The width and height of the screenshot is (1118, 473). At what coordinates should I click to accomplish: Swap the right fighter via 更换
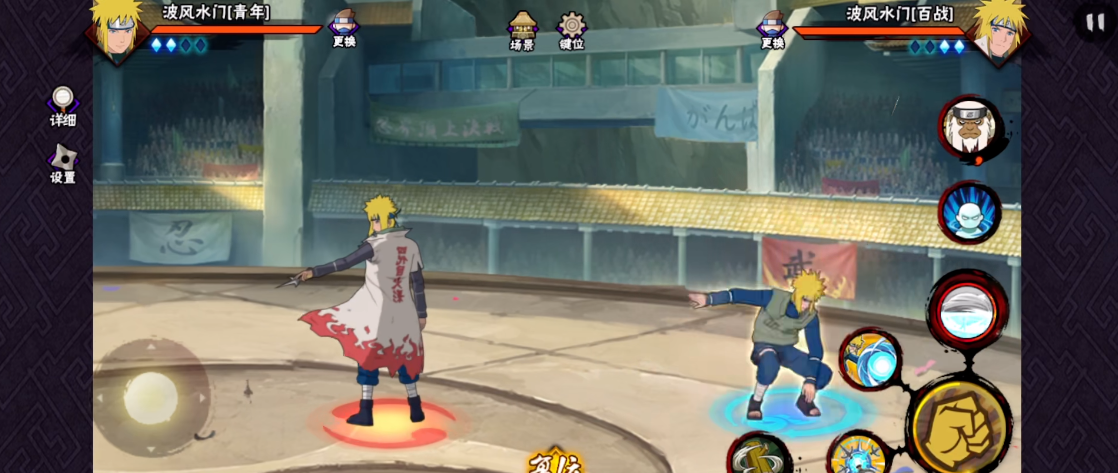[x=772, y=28]
